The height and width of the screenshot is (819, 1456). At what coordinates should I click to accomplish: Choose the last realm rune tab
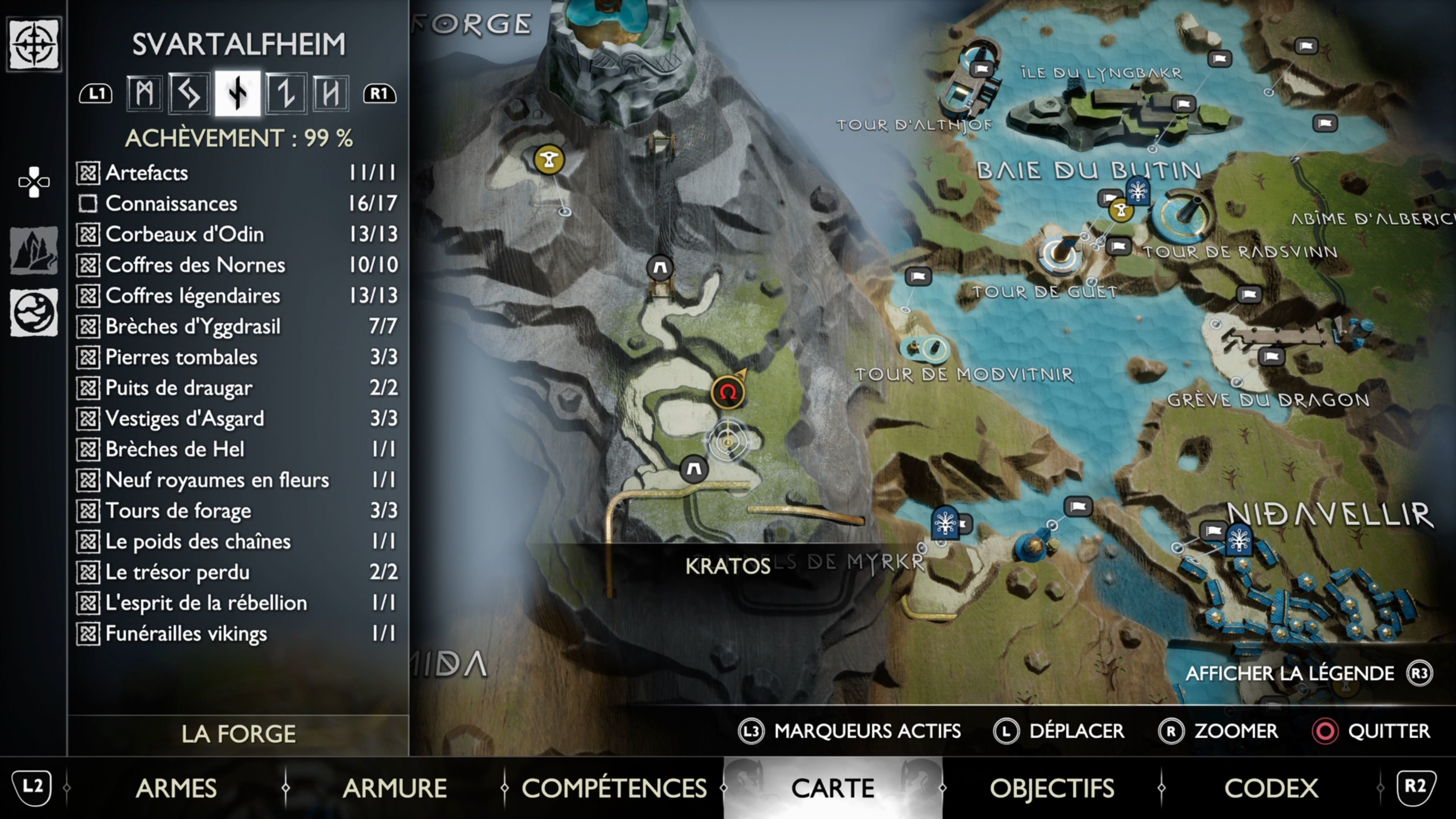331,93
